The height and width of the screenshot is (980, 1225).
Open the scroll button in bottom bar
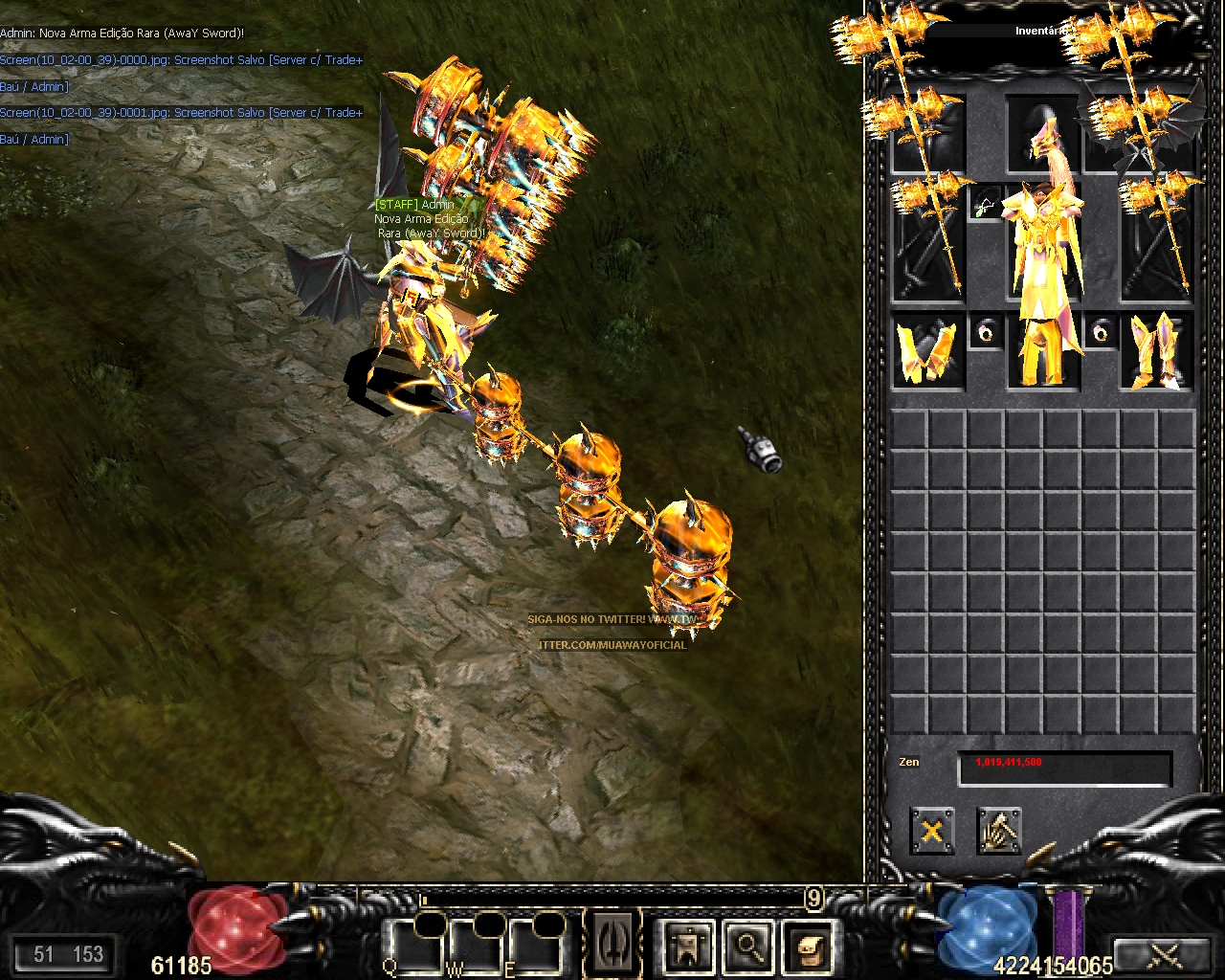(x=810, y=946)
